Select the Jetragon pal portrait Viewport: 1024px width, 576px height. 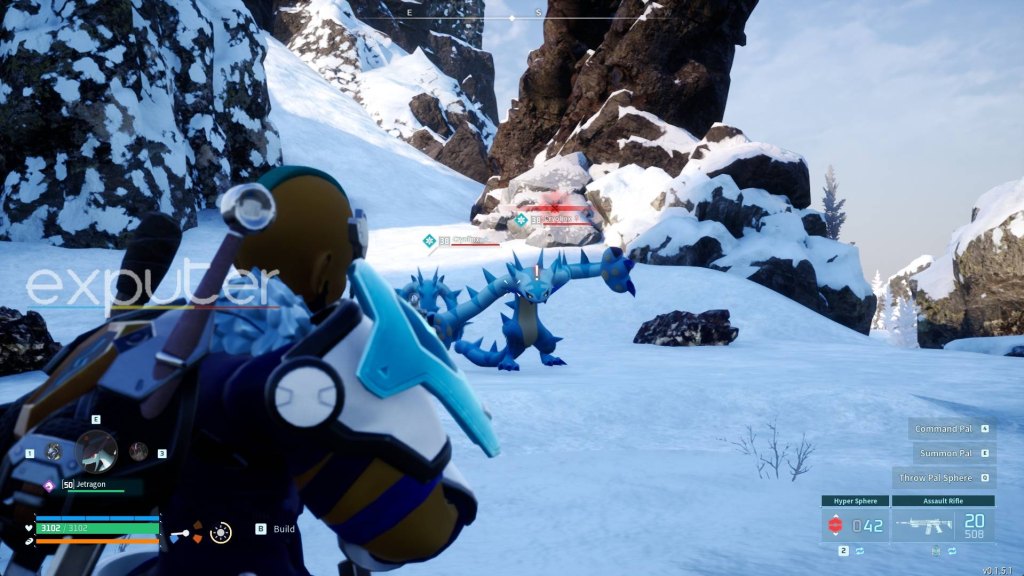click(97, 451)
